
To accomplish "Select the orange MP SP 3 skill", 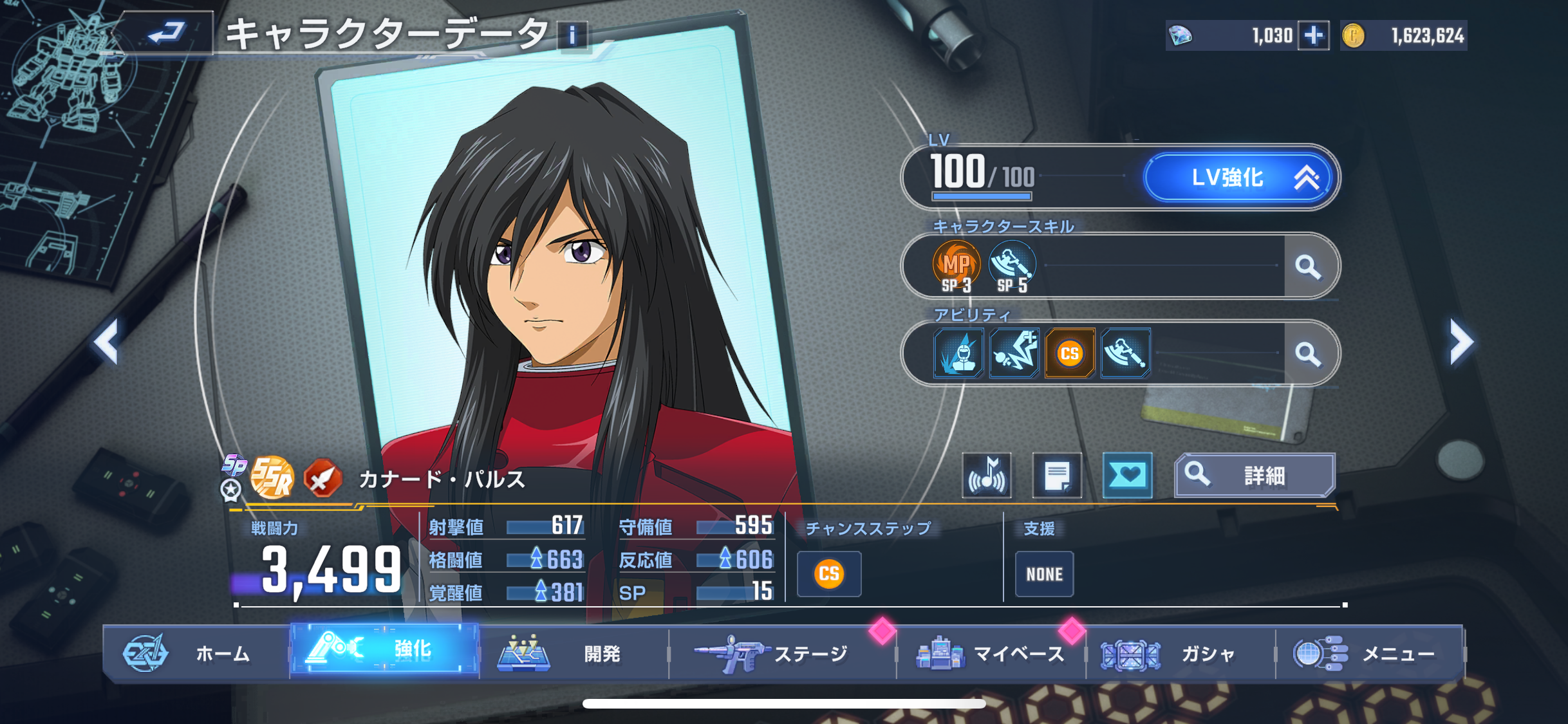I will coord(957,266).
